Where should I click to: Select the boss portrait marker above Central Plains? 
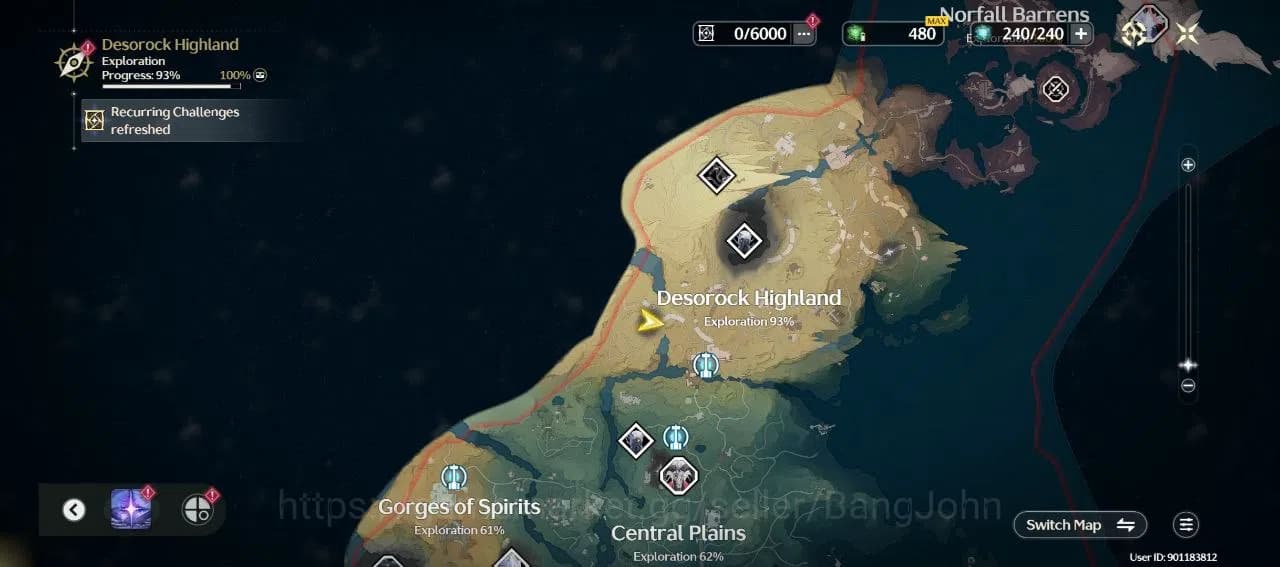point(678,475)
